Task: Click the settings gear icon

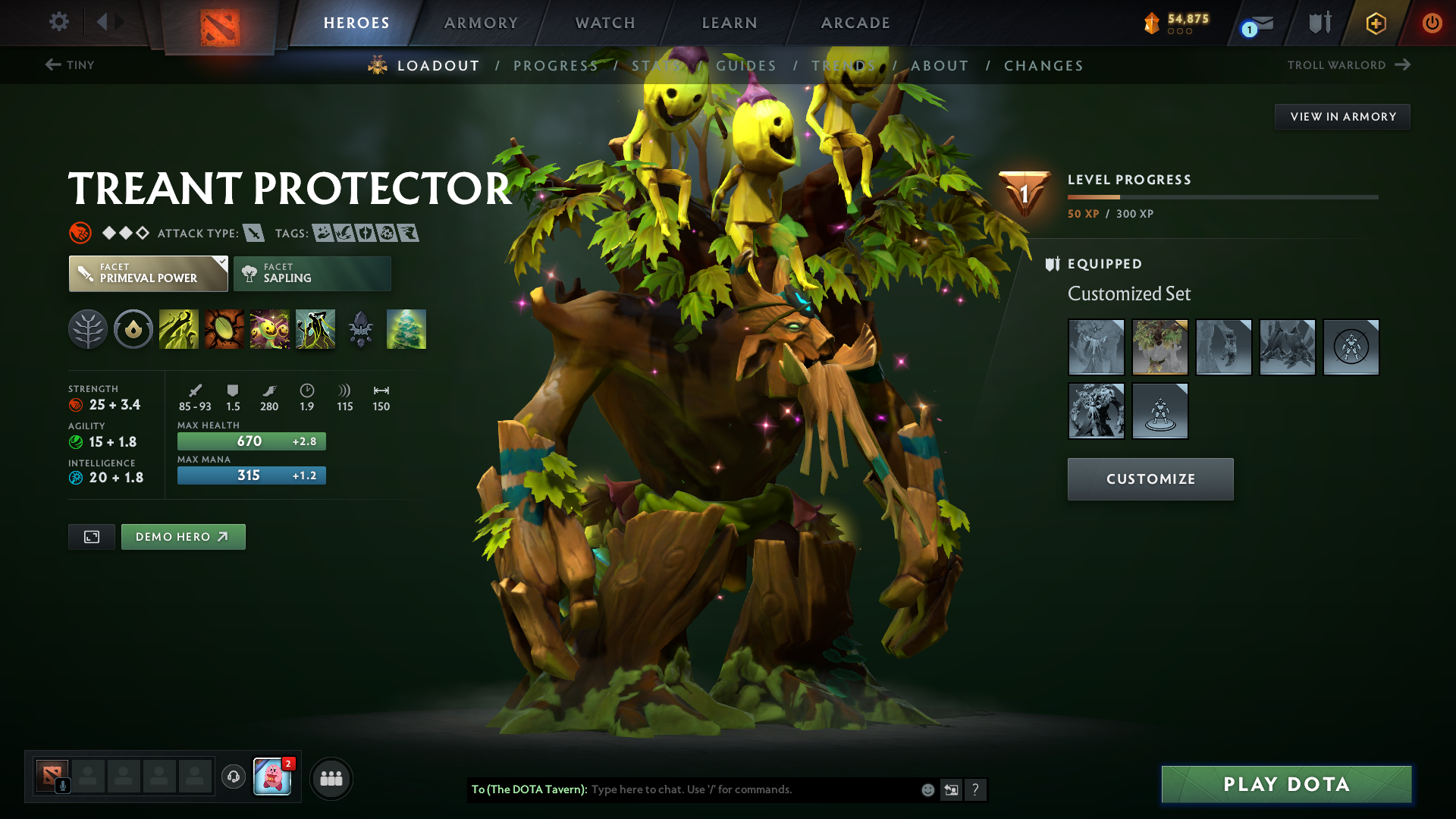Action: tap(58, 22)
